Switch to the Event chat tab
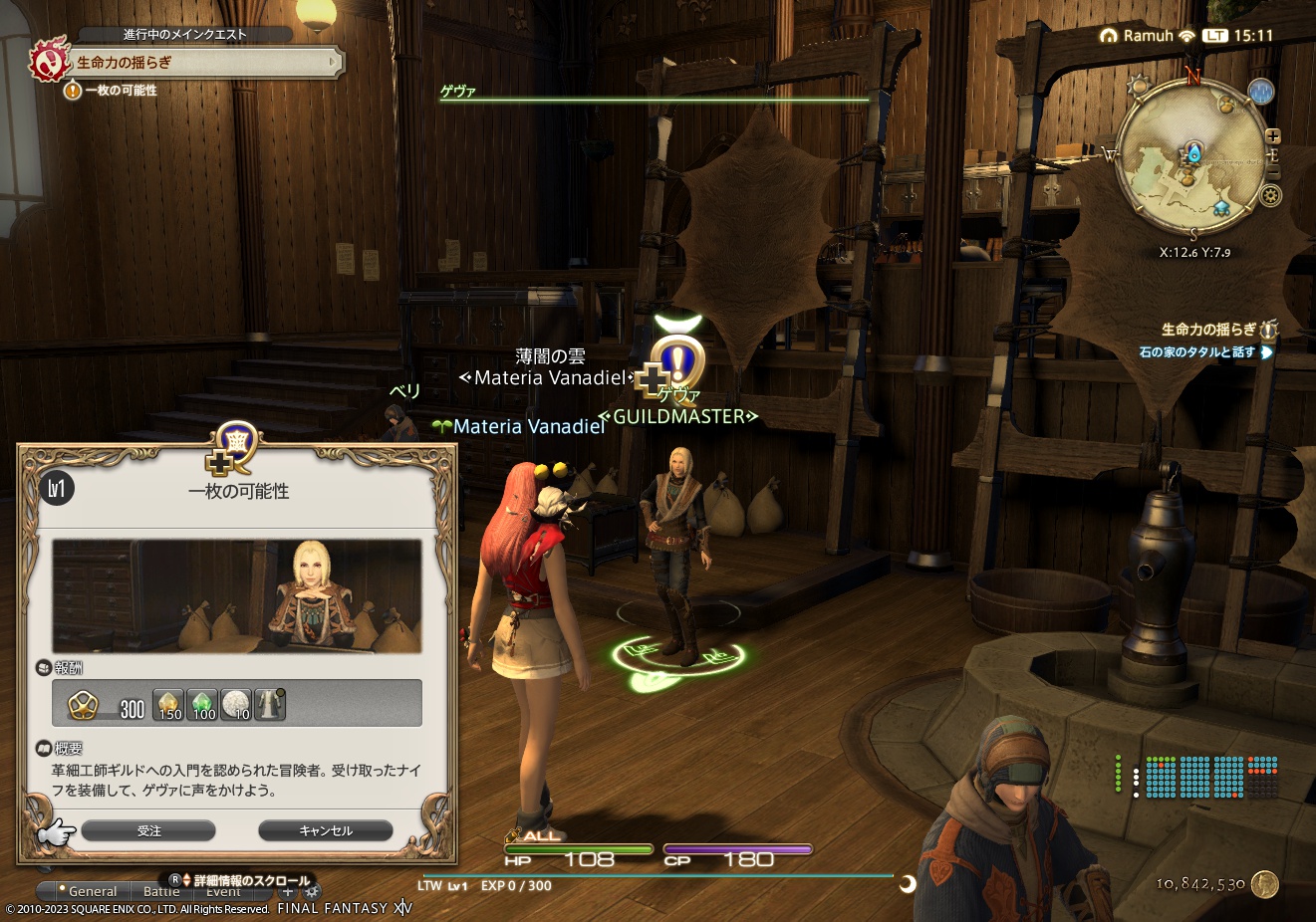Screen dimensions: 1316x922 pyautogui.click(x=223, y=891)
